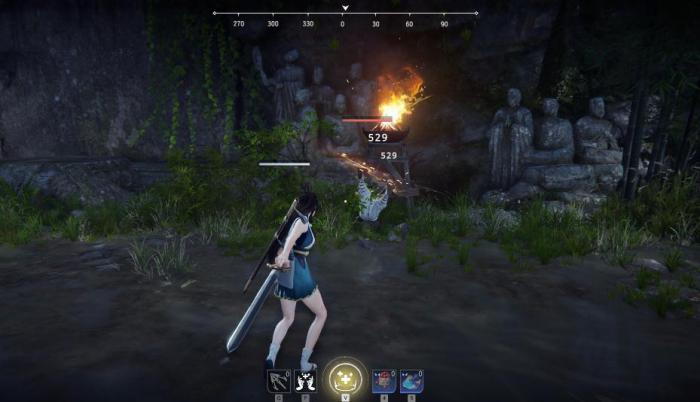Activate the white boots skill icon

click(x=305, y=380)
